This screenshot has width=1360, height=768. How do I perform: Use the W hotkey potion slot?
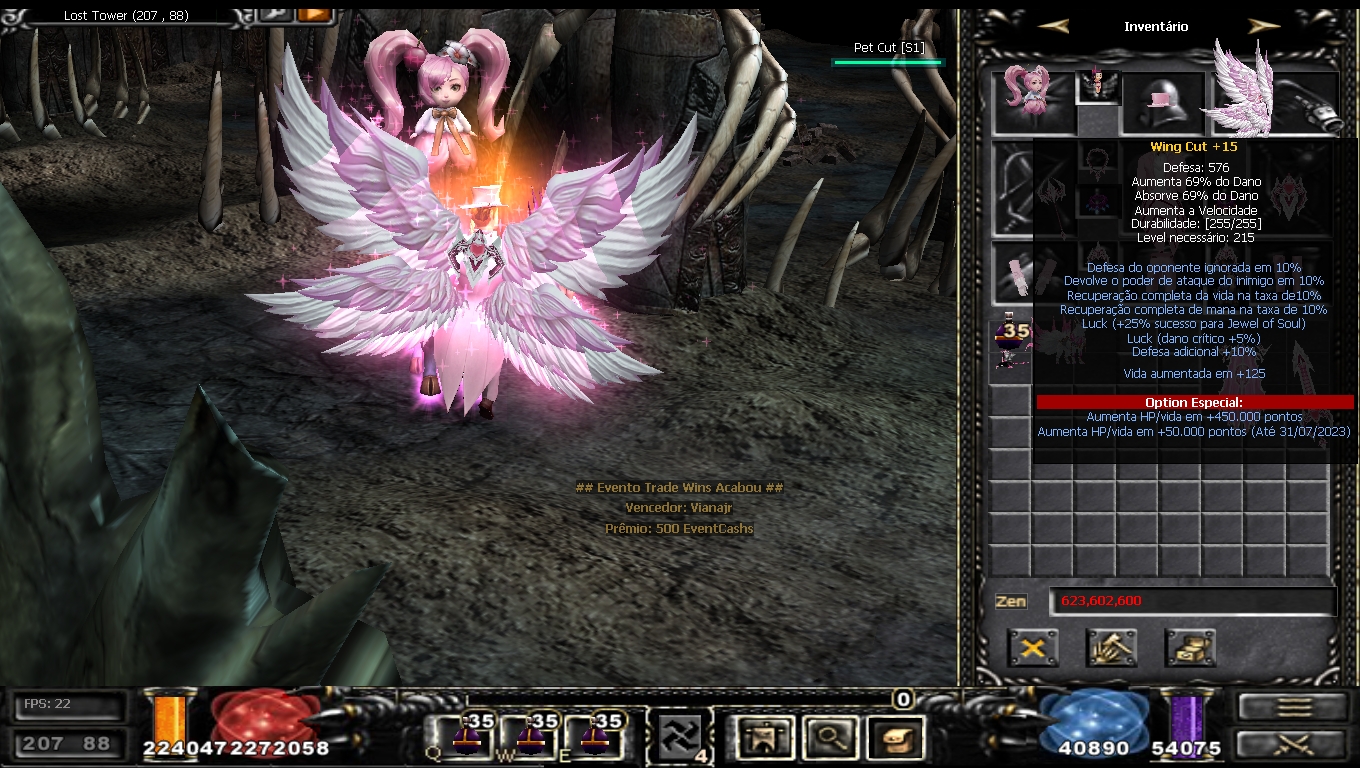(x=530, y=737)
